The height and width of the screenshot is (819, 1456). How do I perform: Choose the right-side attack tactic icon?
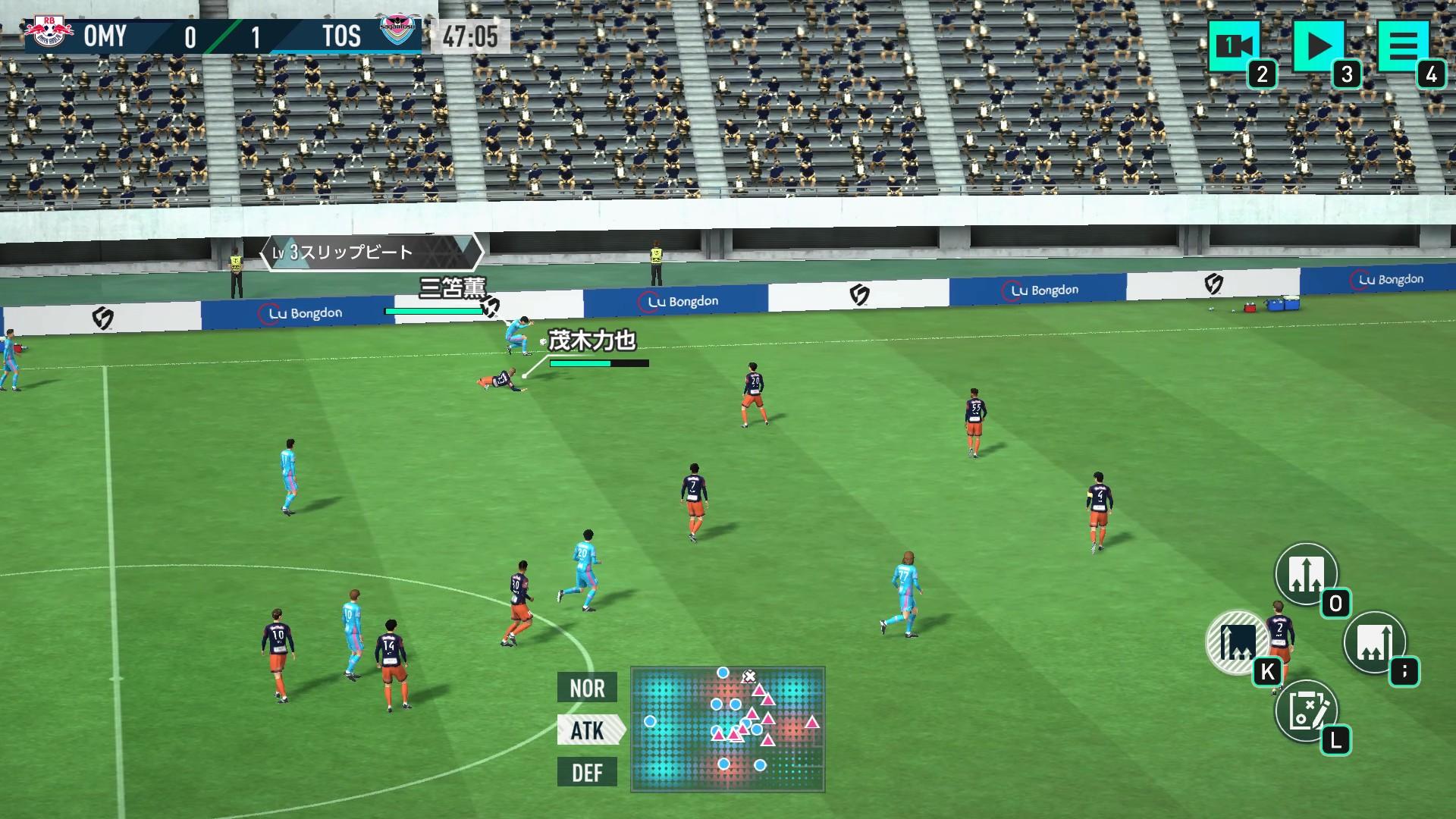pyautogui.click(x=1374, y=642)
